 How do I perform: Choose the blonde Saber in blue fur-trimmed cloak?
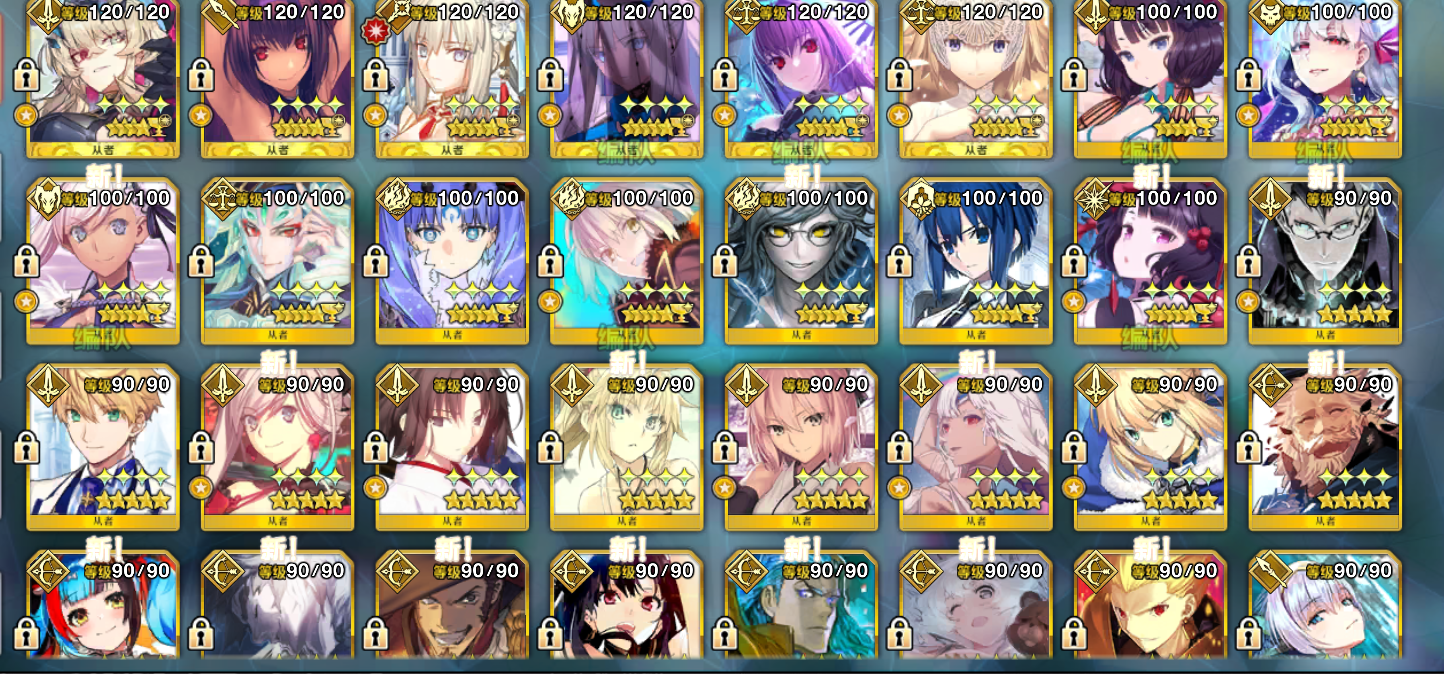click(x=1150, y=448)
